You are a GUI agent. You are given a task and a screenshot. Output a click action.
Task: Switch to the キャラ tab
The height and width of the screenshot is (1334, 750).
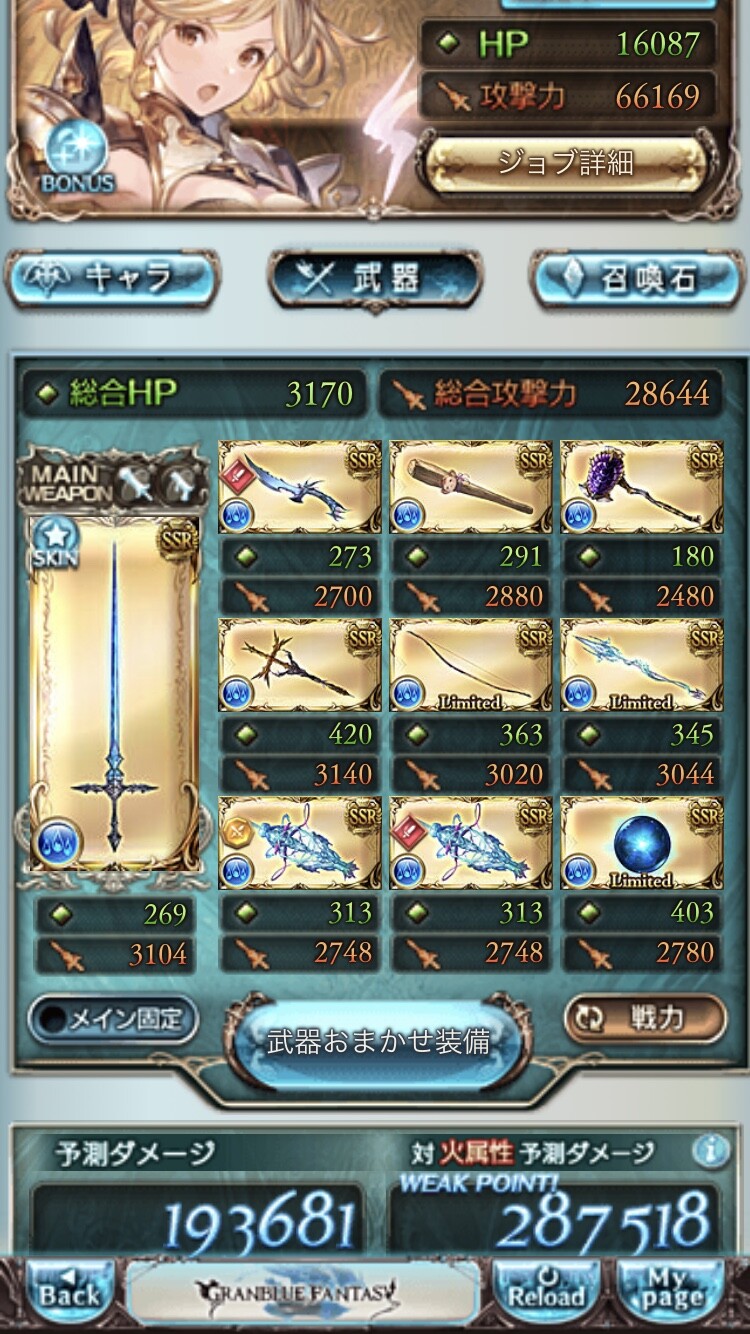113,279
